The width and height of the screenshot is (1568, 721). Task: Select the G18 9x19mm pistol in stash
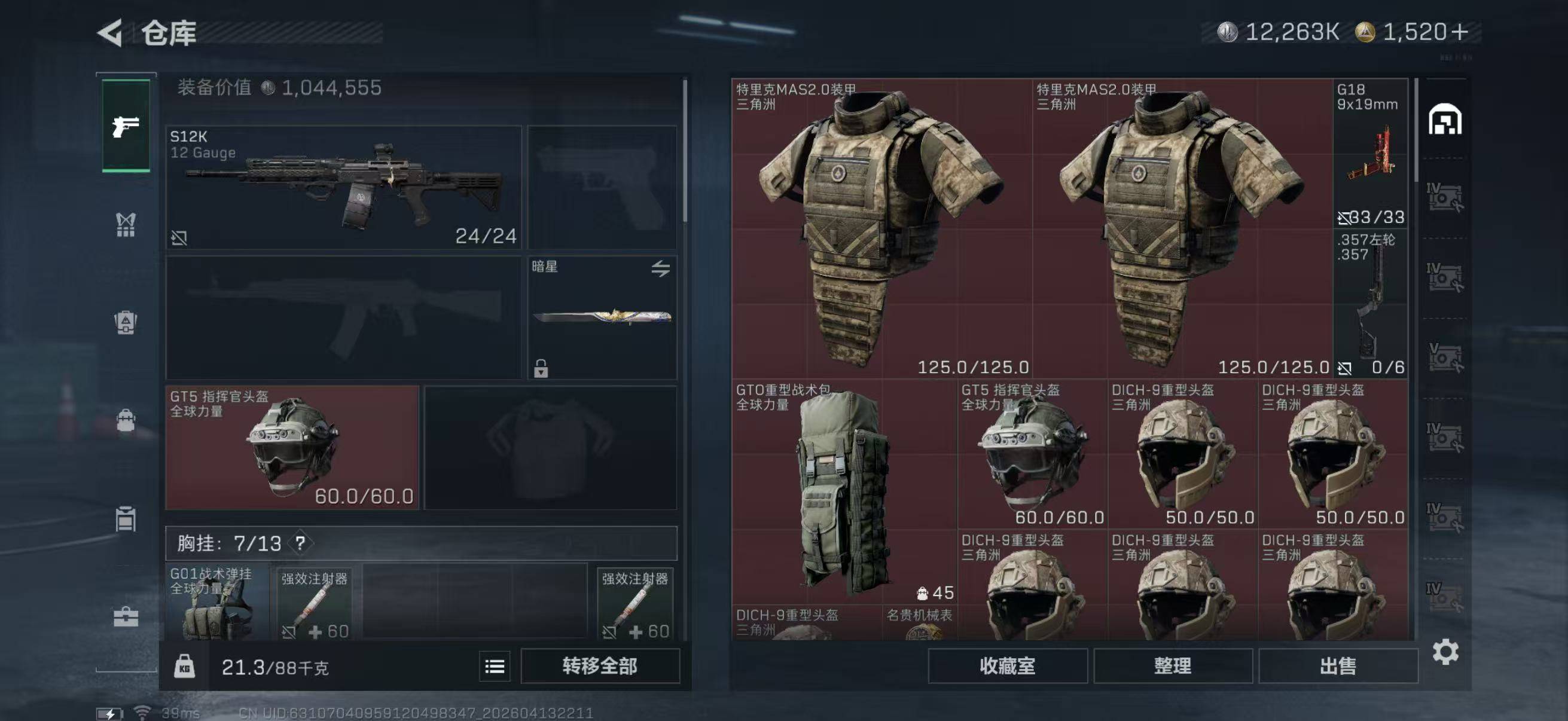pyautogui.click(x=1370, y=153)
